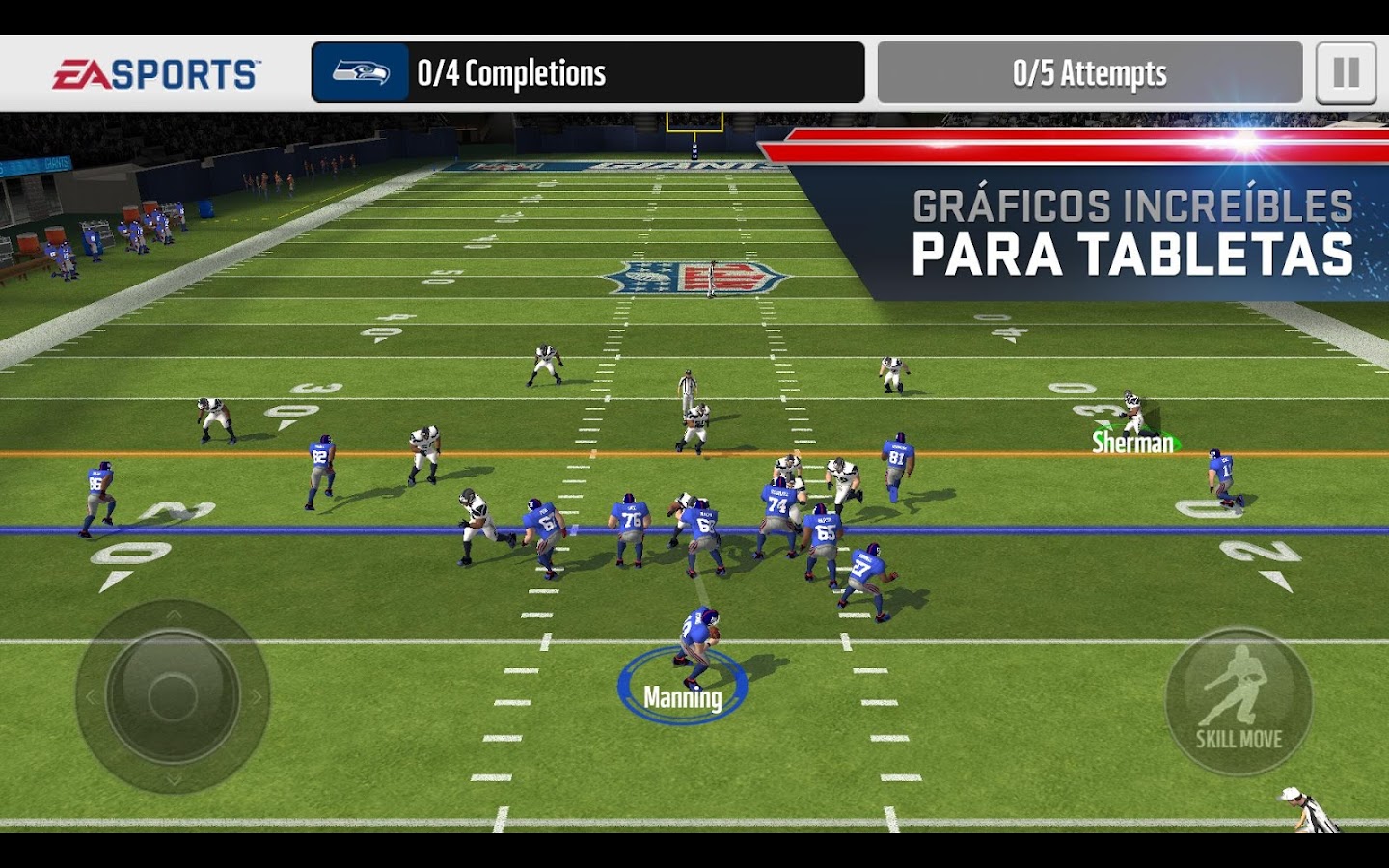Pause the game with the pause button
Viewport: 1389px width, 868px height.
(1346, 73)
